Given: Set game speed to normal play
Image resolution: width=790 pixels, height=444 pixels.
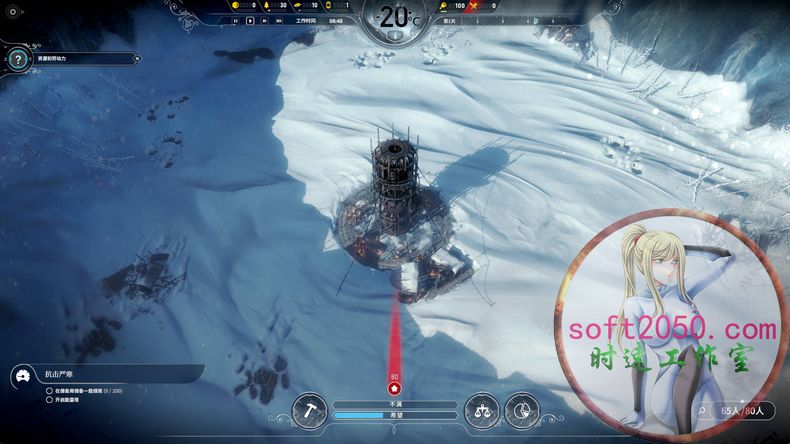Looking at the screenshot, I should tap(249, 20).
